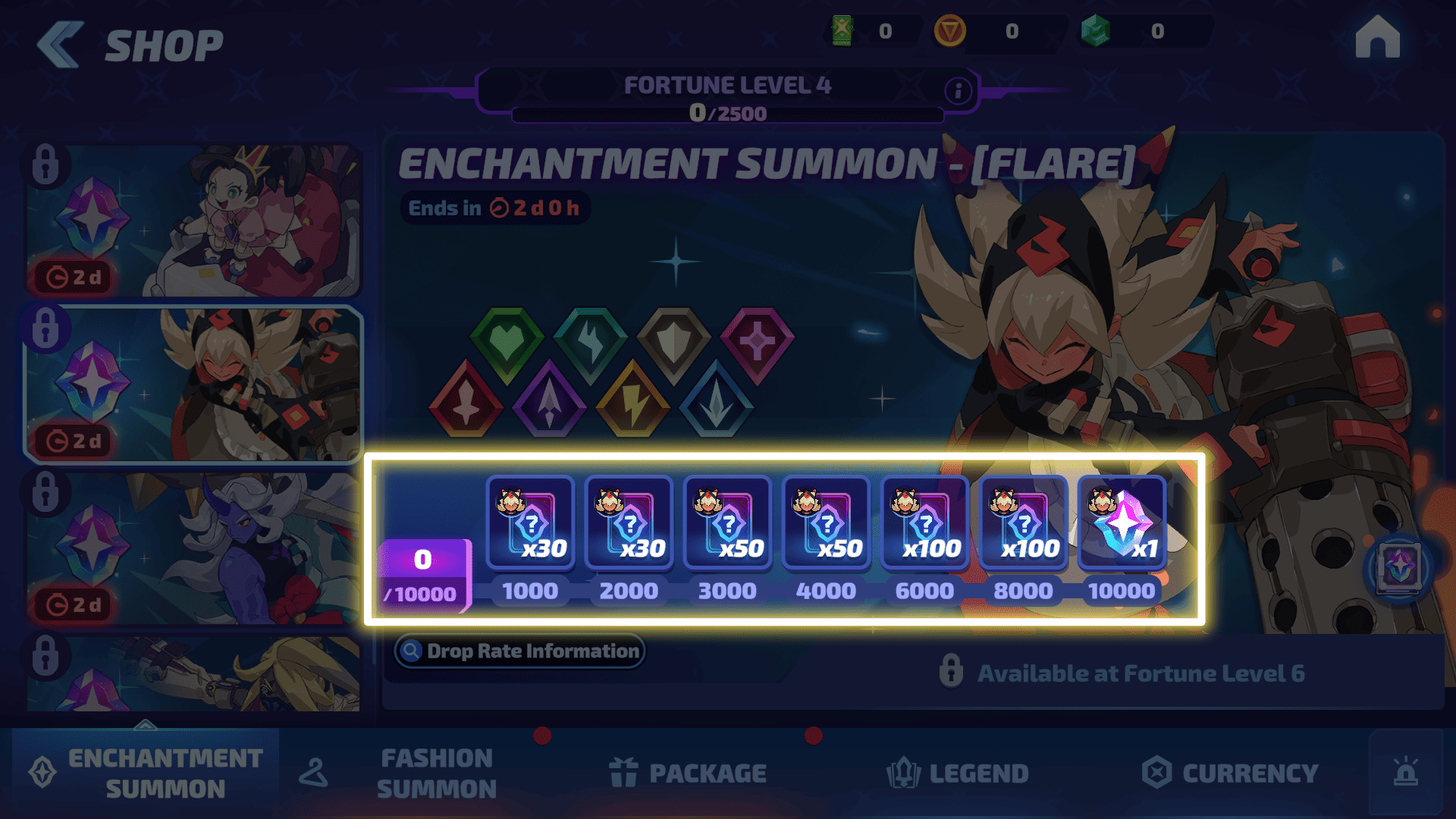Switch to the Legend tab
The height and width of the screenshot is (819, 1456).
(x=958, y=773)
